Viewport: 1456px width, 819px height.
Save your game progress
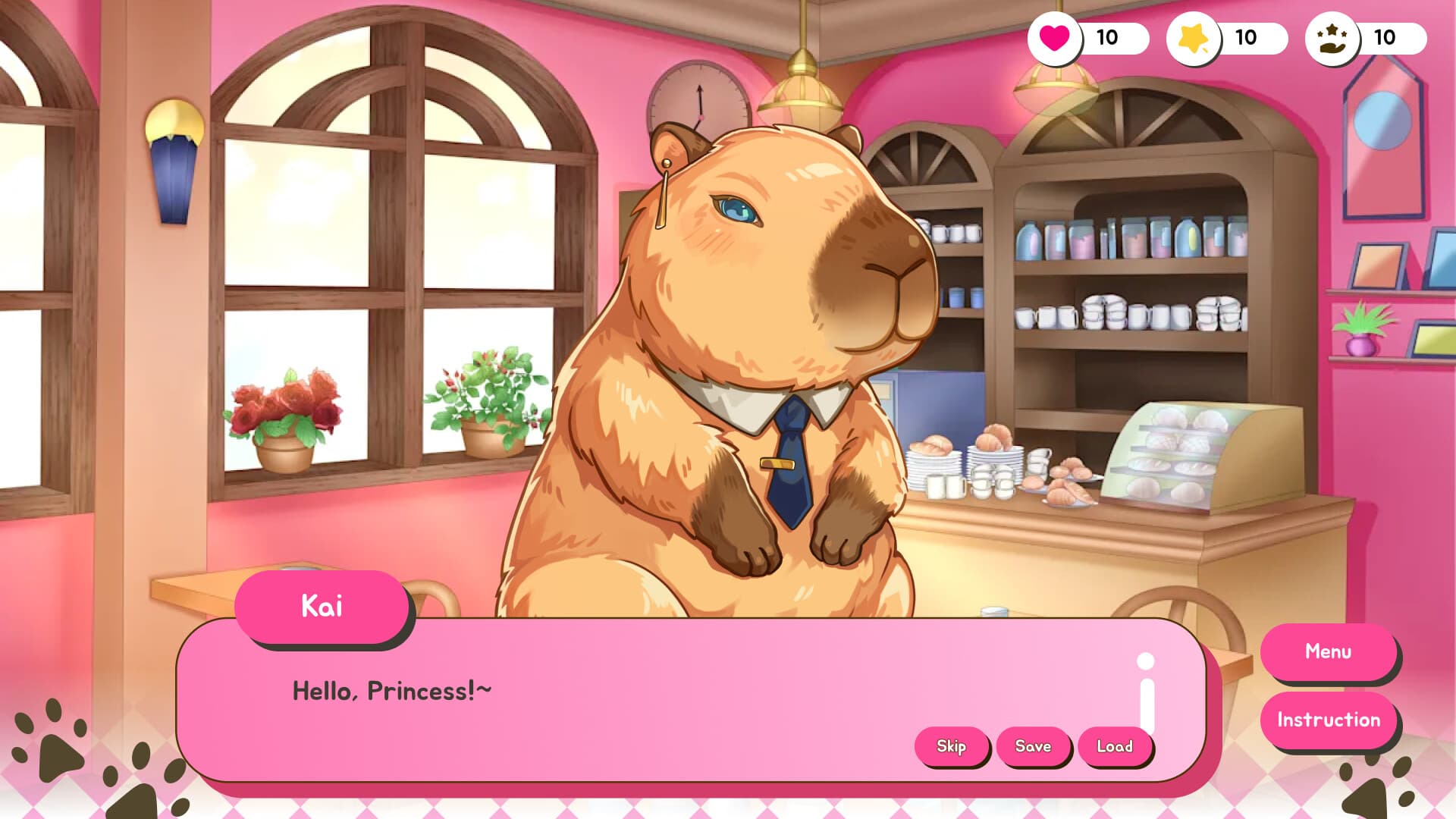(1035, 746)
